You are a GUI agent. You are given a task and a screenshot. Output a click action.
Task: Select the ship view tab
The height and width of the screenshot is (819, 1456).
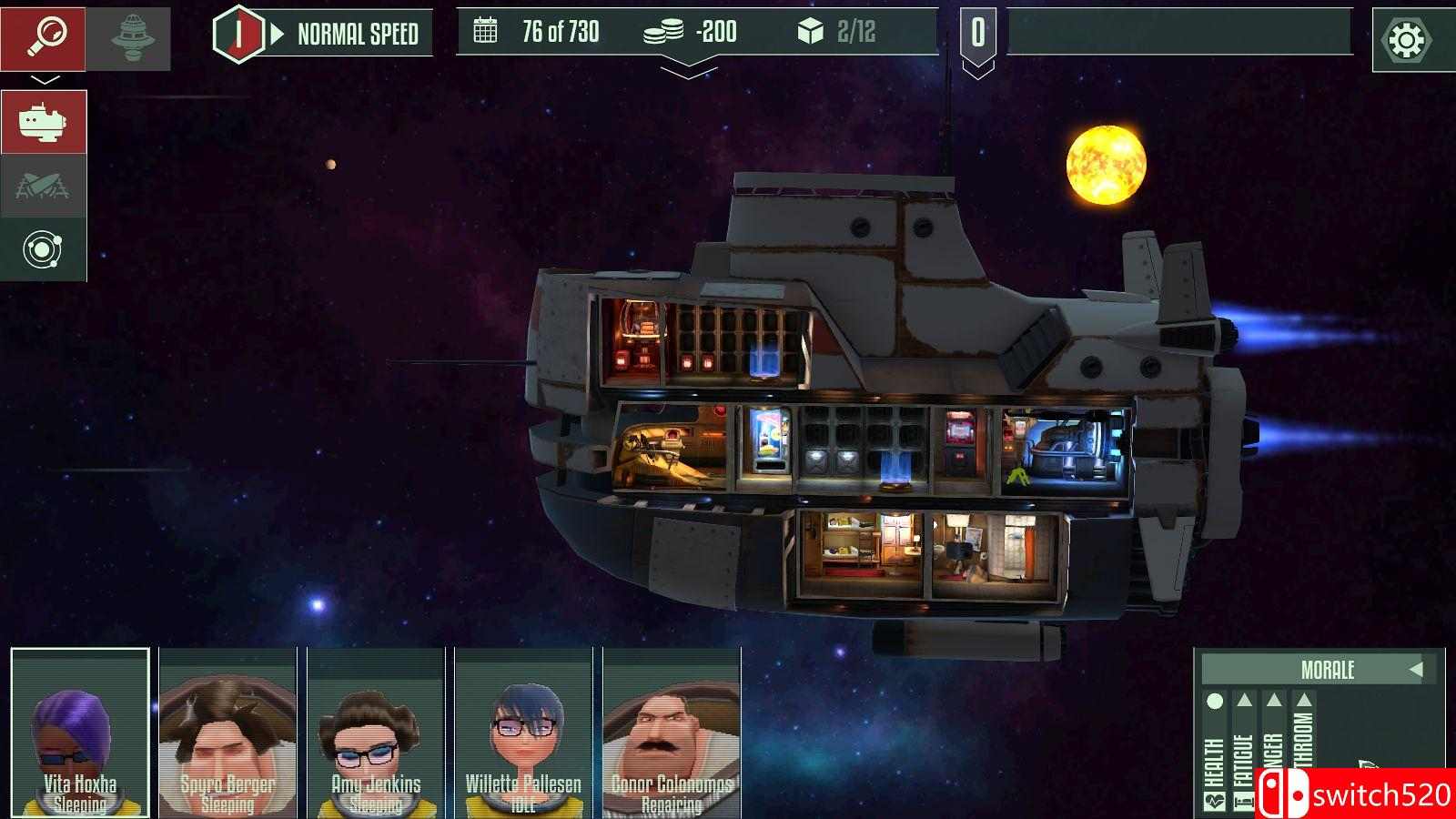point(43,121)
